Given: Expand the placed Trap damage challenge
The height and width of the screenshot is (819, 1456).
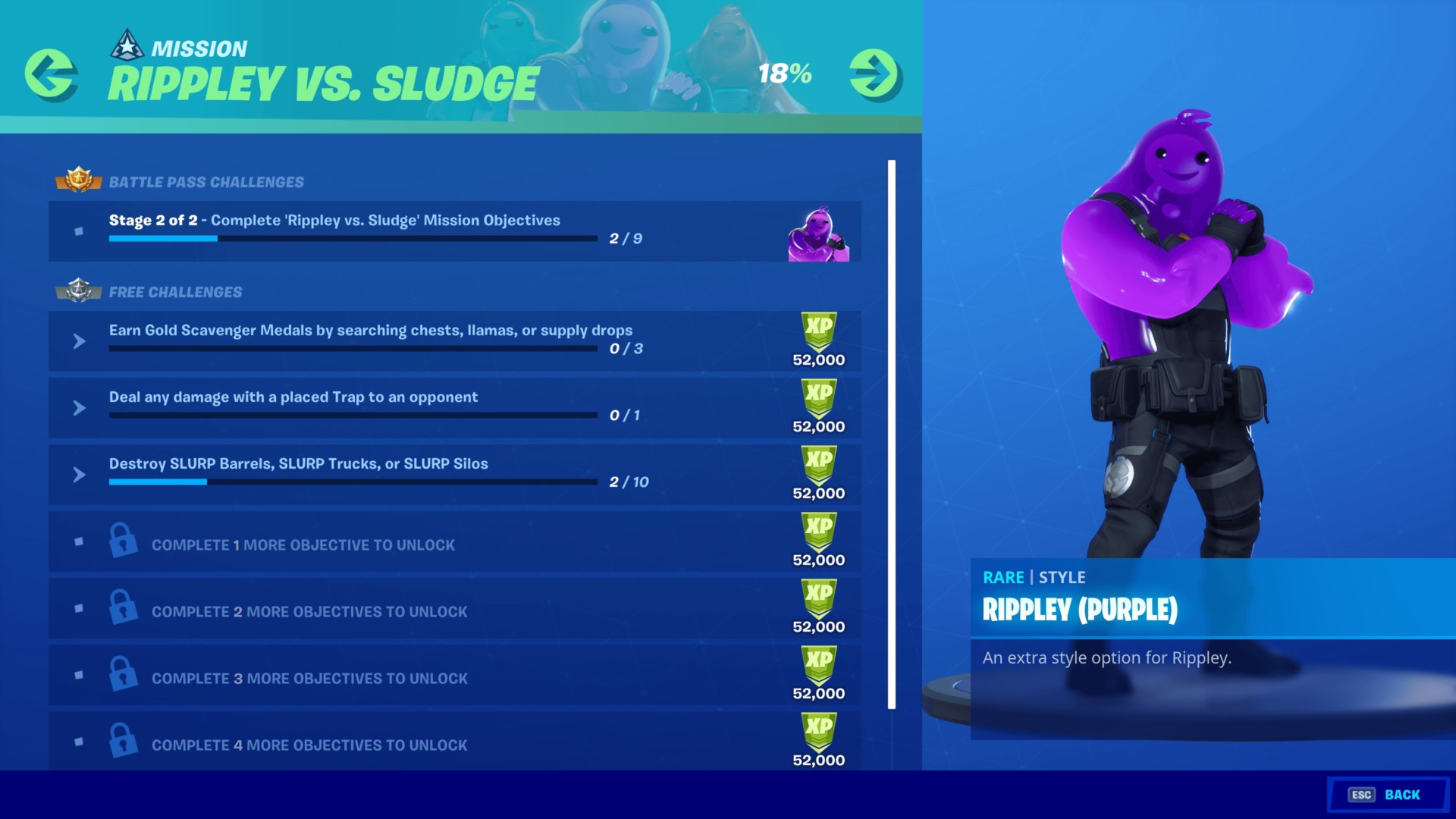Looking at the screenshot, I should point(78,408).
